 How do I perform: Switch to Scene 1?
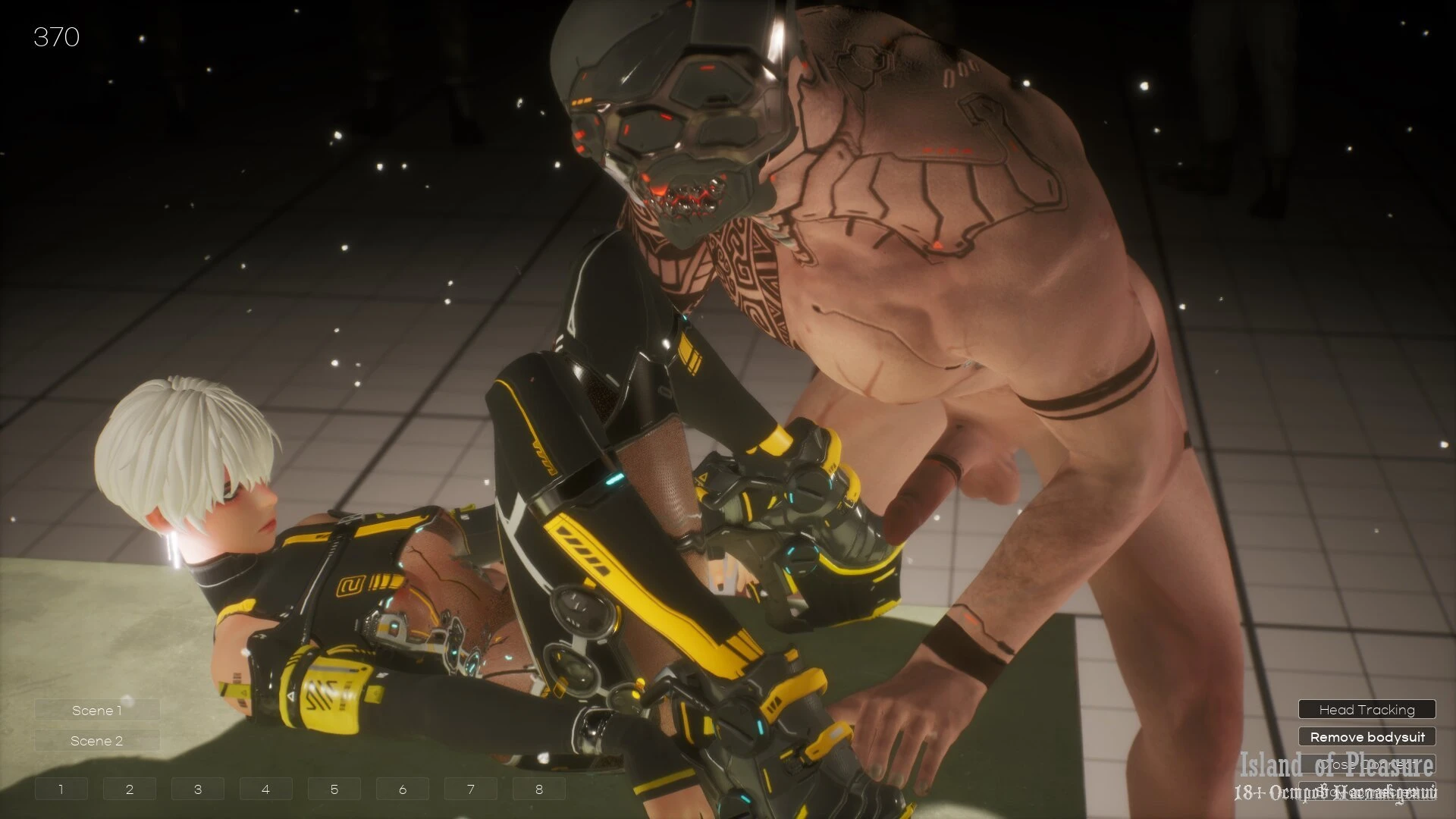tap(97, 711)
